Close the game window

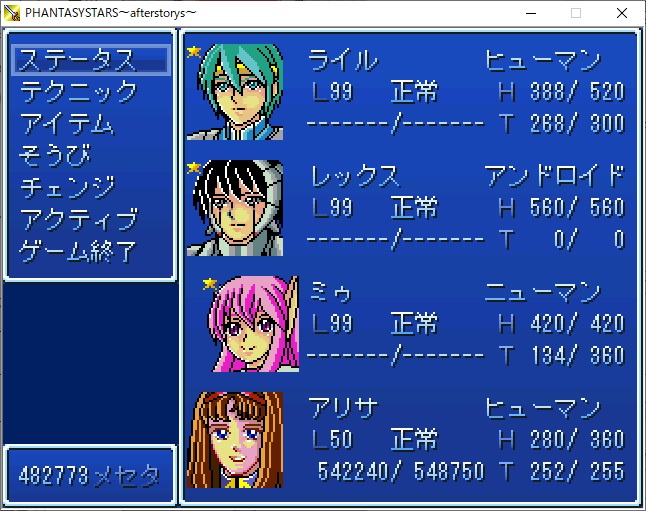622,13
